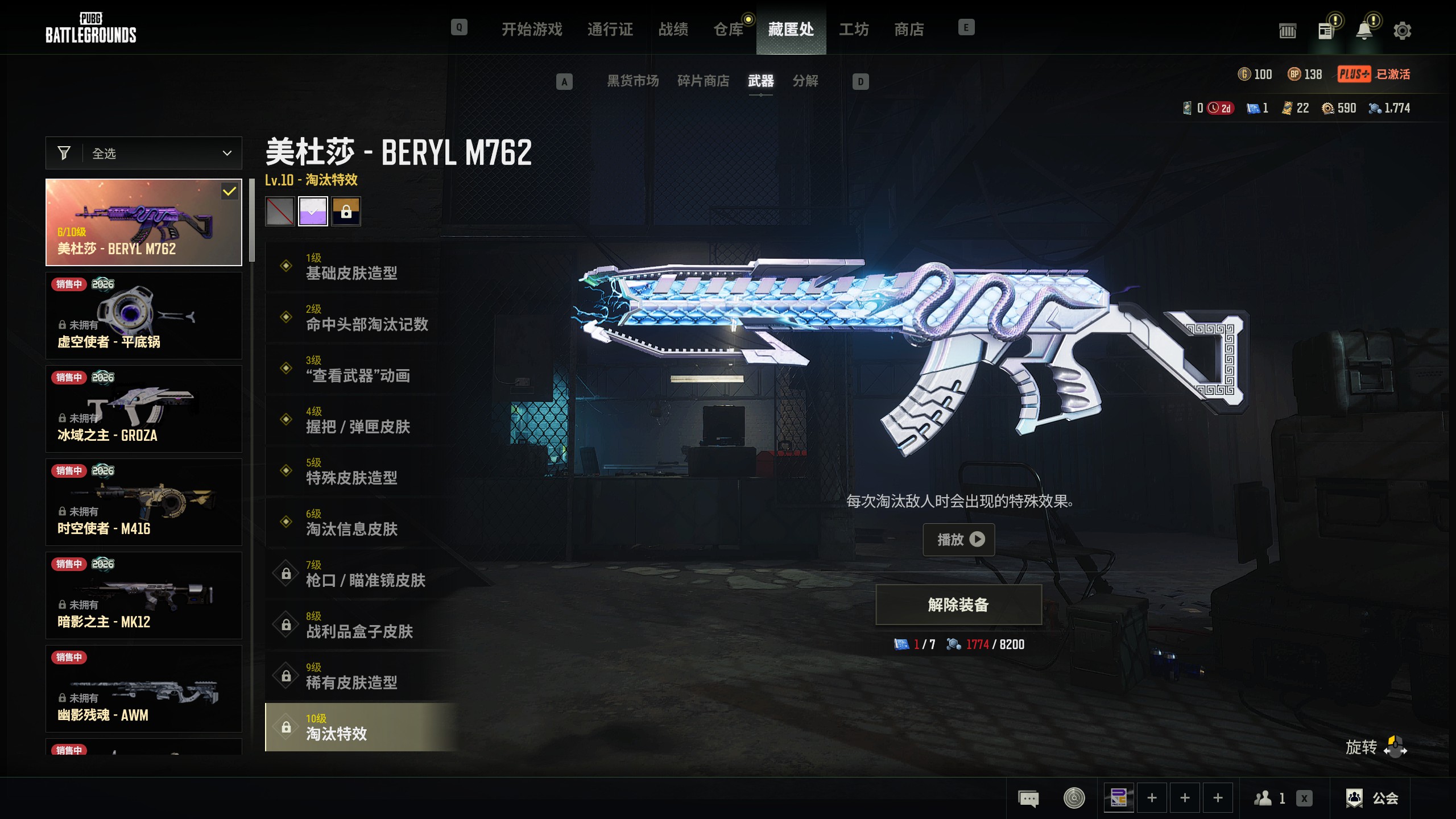
Task: Click the 解除装备 button
Action: click(958, 605)
